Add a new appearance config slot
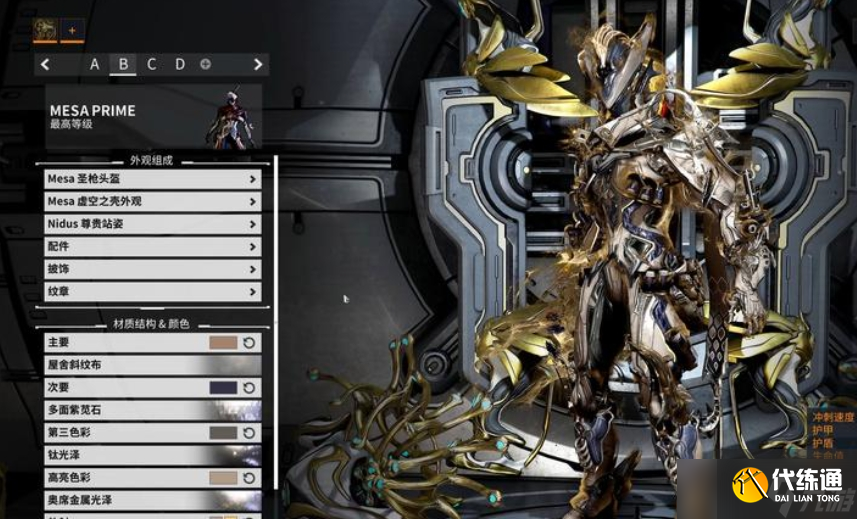Screen dimensions: 857x519 tap(206, 64)
